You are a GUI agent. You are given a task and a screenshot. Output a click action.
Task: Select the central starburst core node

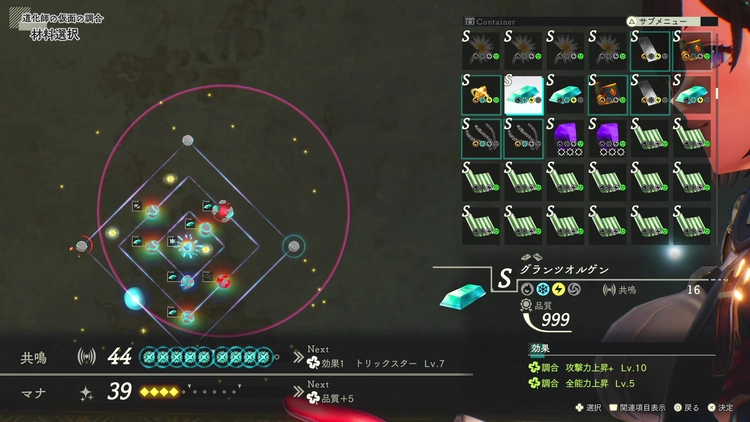point(187,246)
